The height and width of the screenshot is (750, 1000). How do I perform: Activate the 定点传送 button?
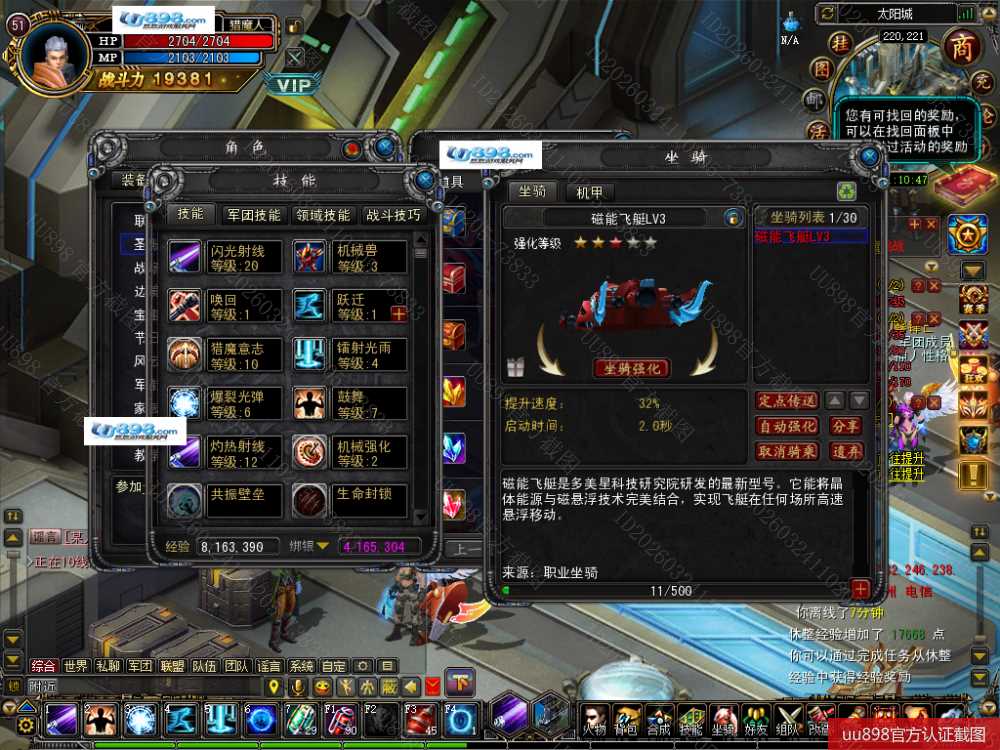(x=788, y=401)
